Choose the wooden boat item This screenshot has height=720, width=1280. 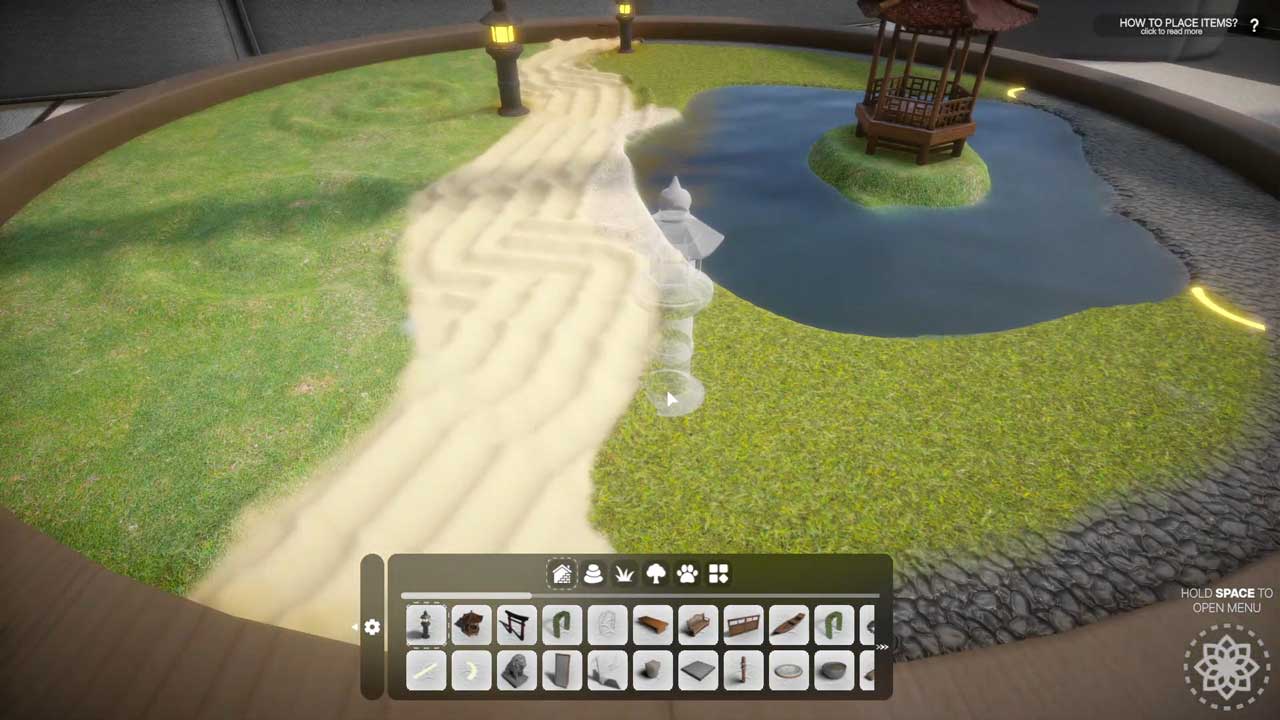pyautogui.click(x=788, y=625)
